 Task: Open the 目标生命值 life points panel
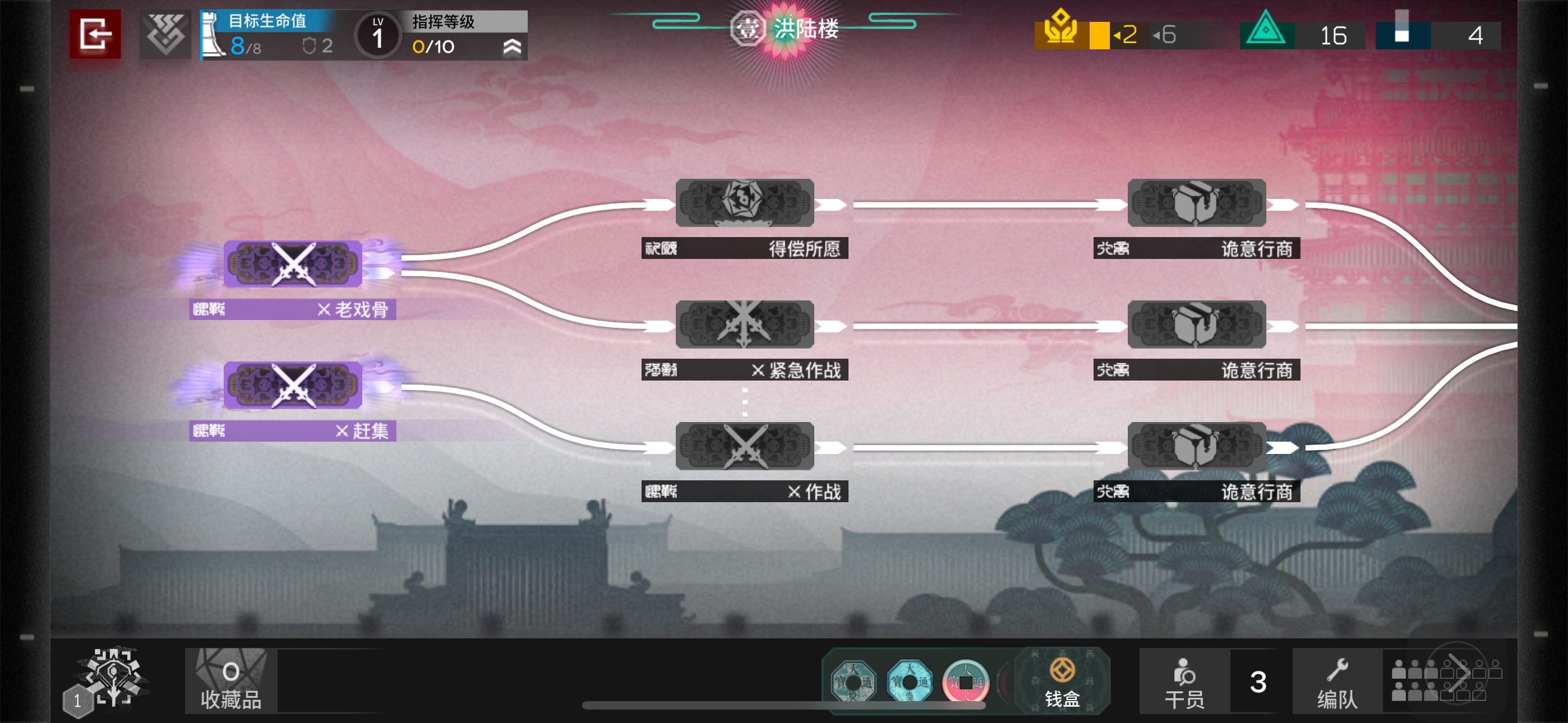click(268, 35)
